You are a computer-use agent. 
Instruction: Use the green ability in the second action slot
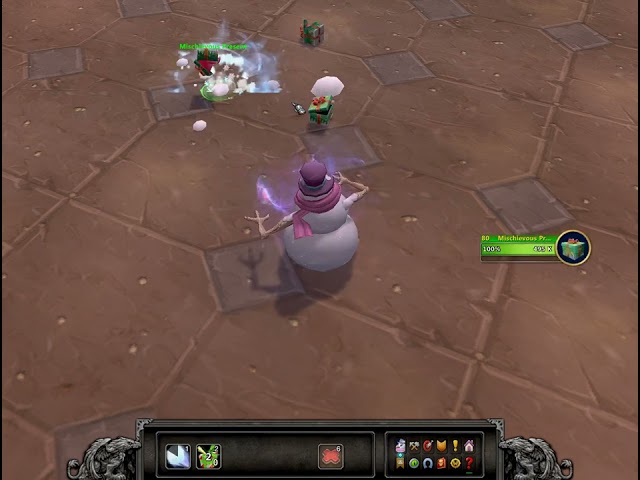coord(208,456)
